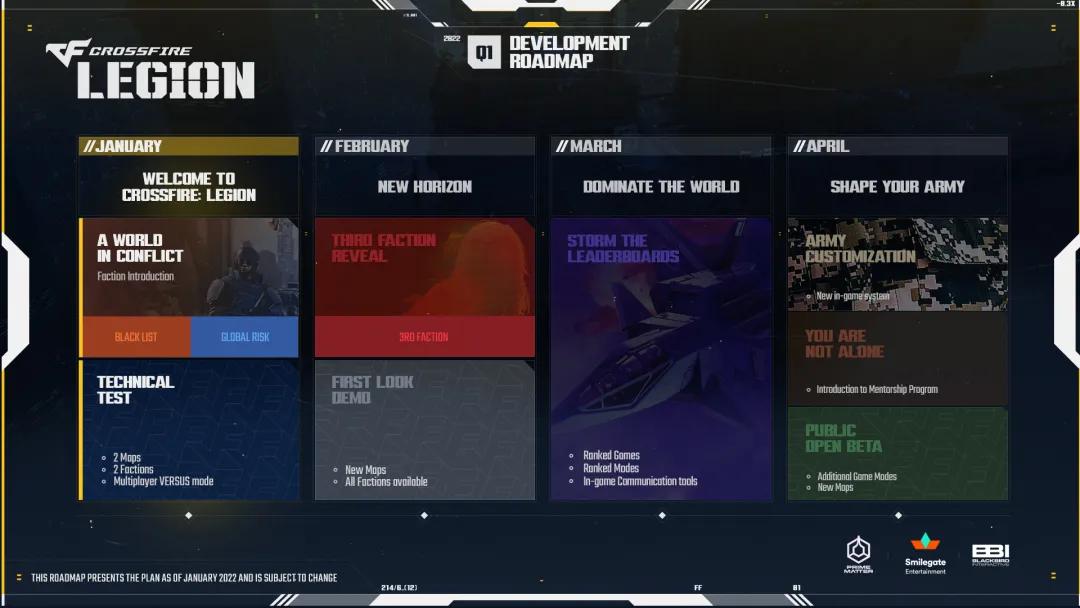Select the March month header
The image size is (1080, 608).
[x=661, y=146]
